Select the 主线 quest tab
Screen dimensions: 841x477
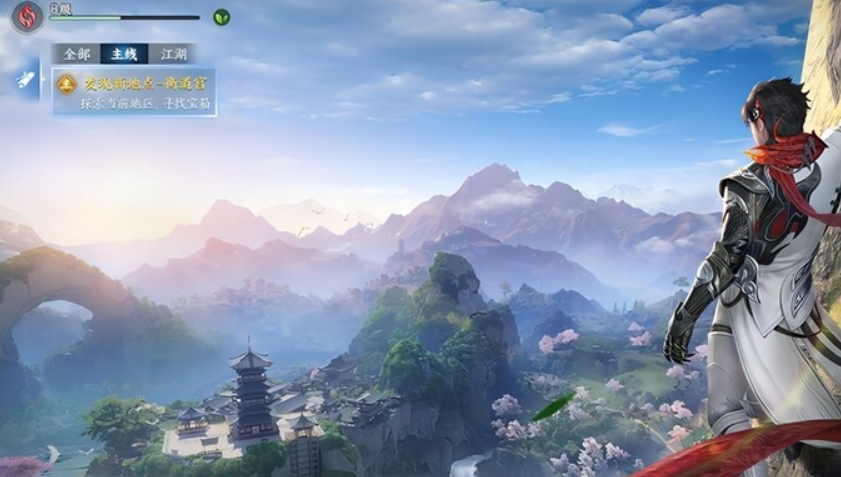[x=124, y=54]
